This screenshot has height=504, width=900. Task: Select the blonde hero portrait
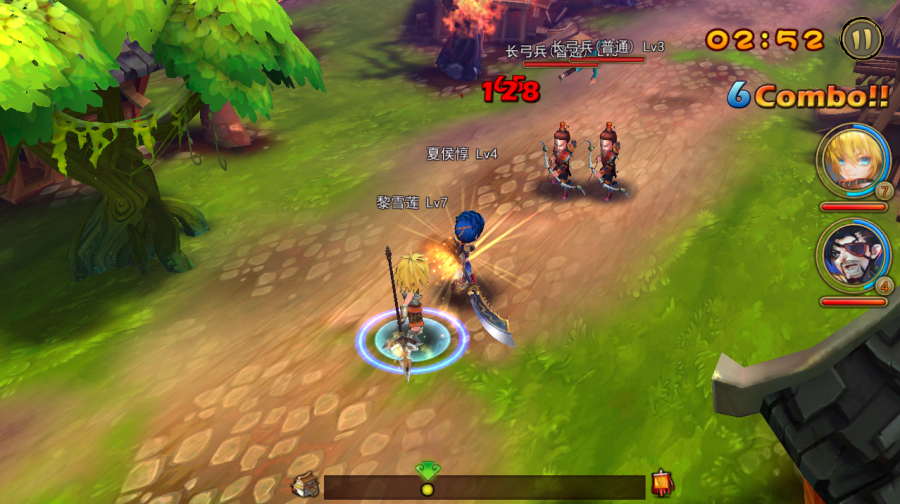click(x=851, y=158)
